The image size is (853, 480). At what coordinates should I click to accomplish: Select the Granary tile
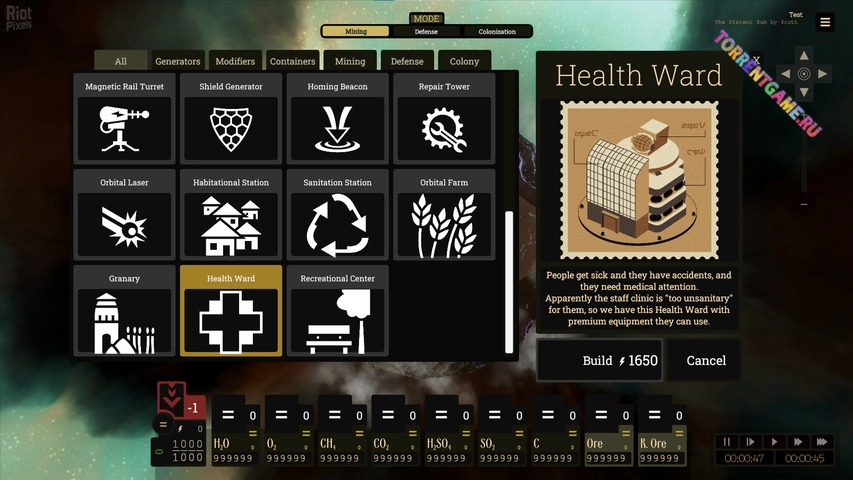125,310
